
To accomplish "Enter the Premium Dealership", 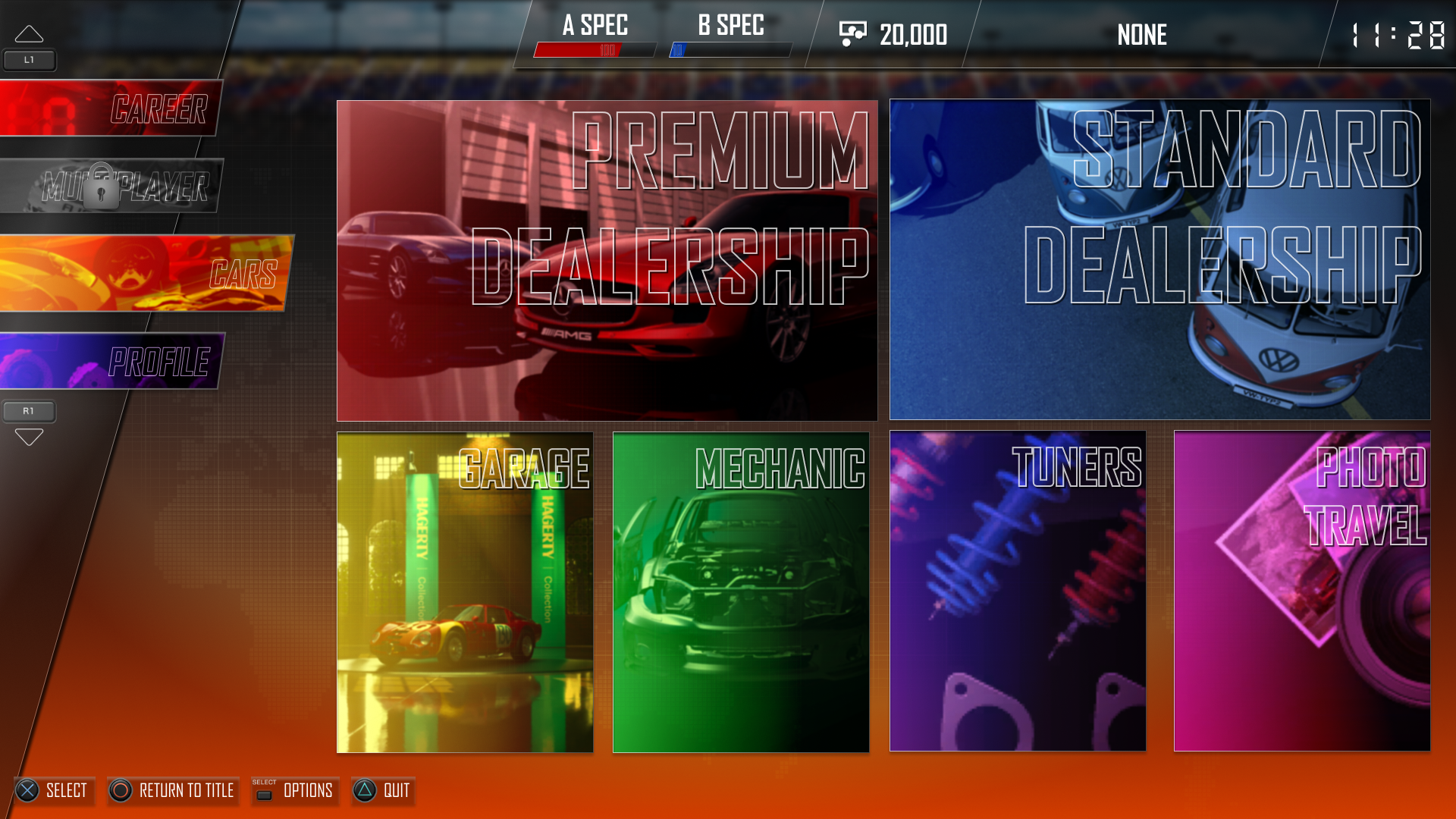I will click(x=607, y=260).
